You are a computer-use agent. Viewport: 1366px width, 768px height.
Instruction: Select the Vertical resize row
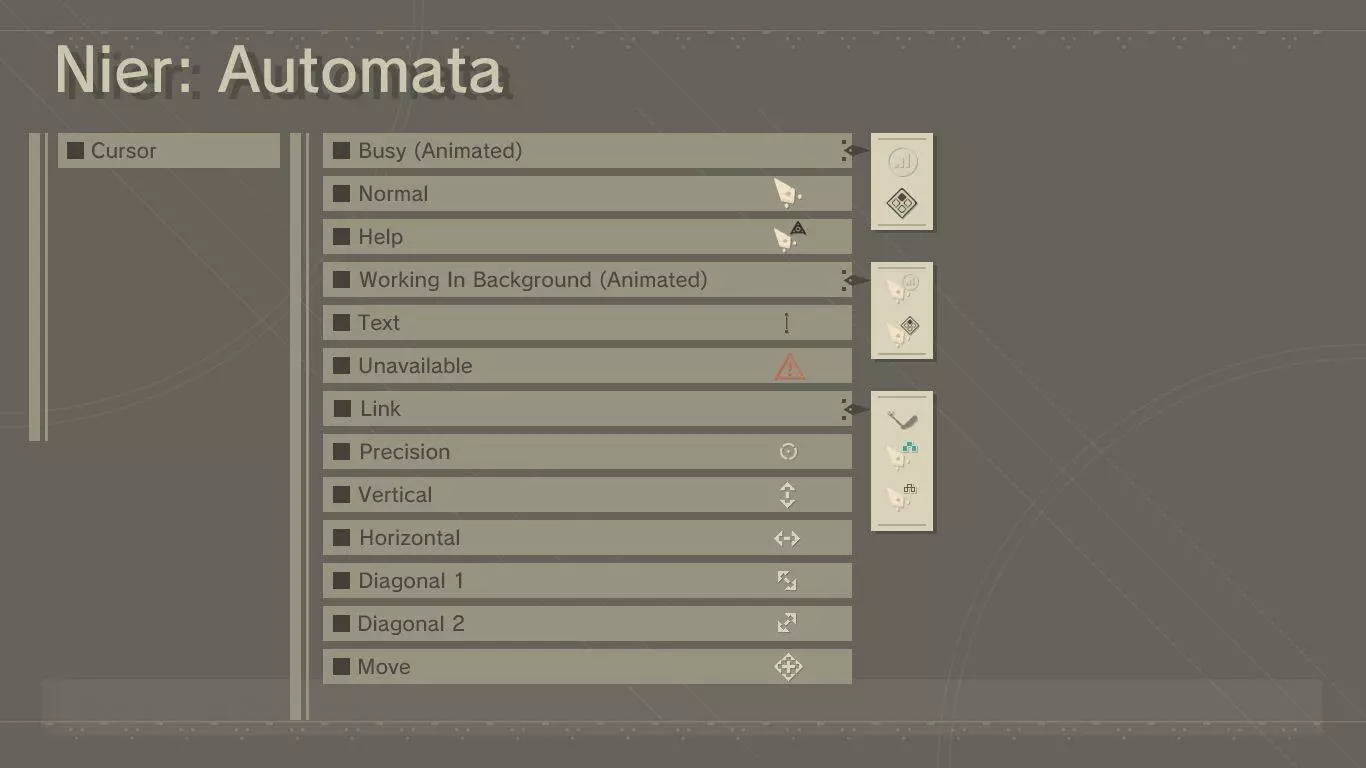click(x=586, y=495)
